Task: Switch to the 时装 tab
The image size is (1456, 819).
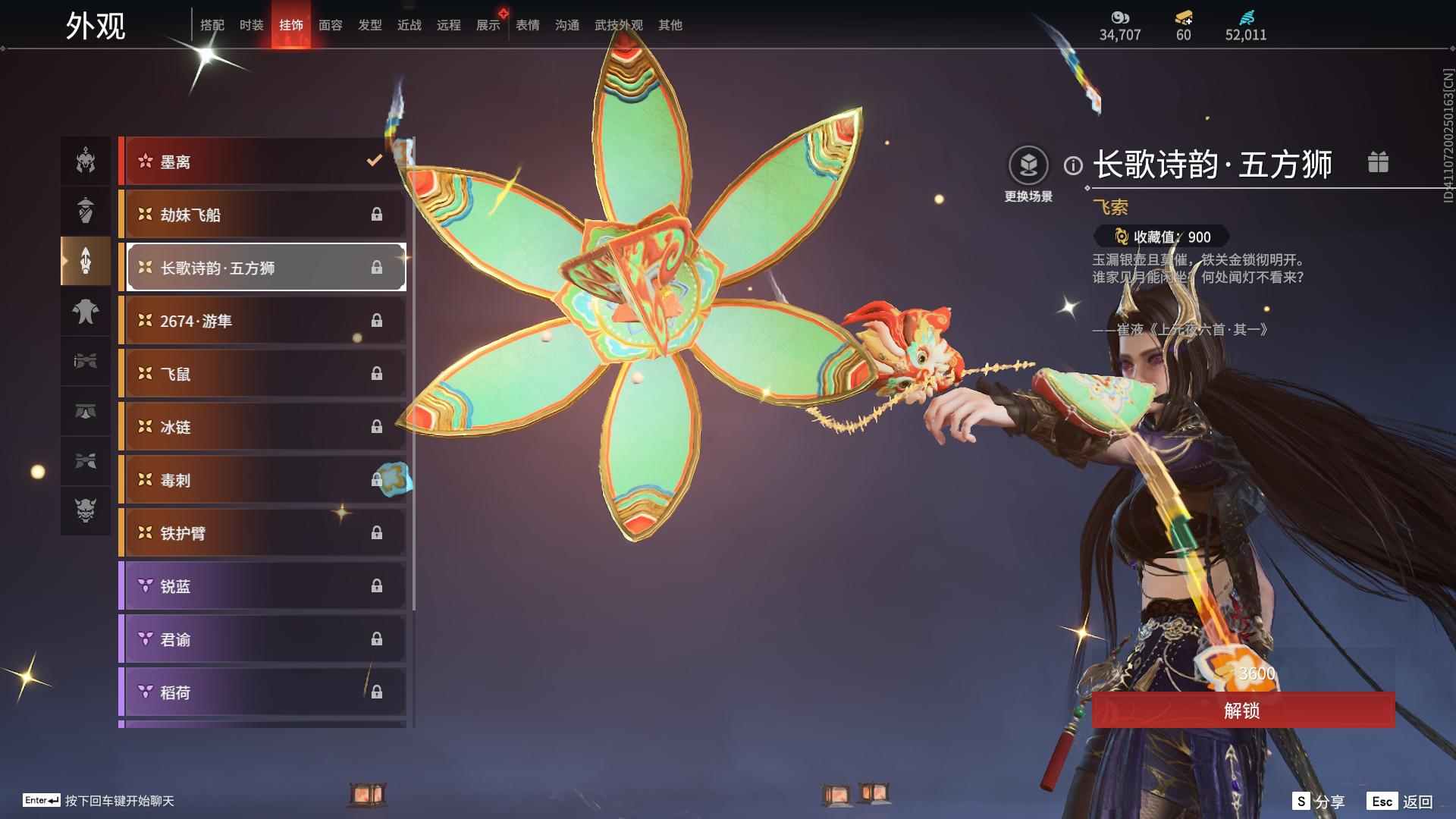Action: pyautogui.click(x=250, y=24)
